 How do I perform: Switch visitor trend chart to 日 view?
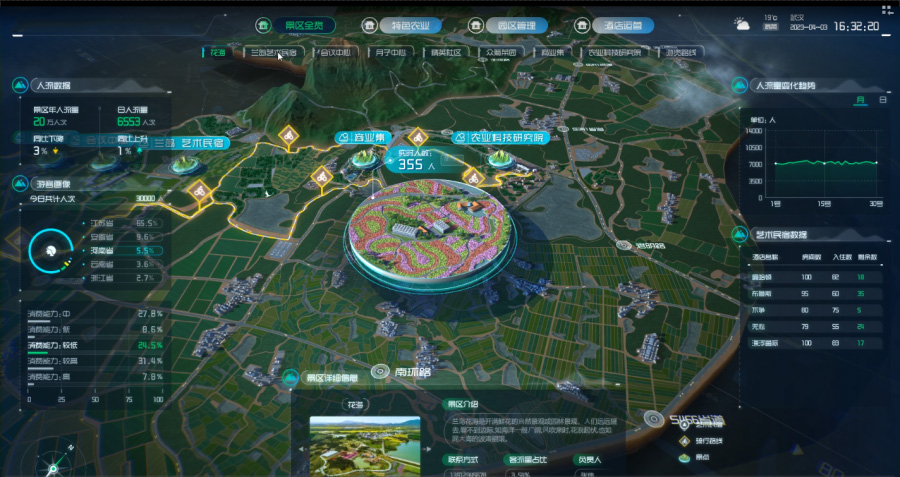pos(882,100)
